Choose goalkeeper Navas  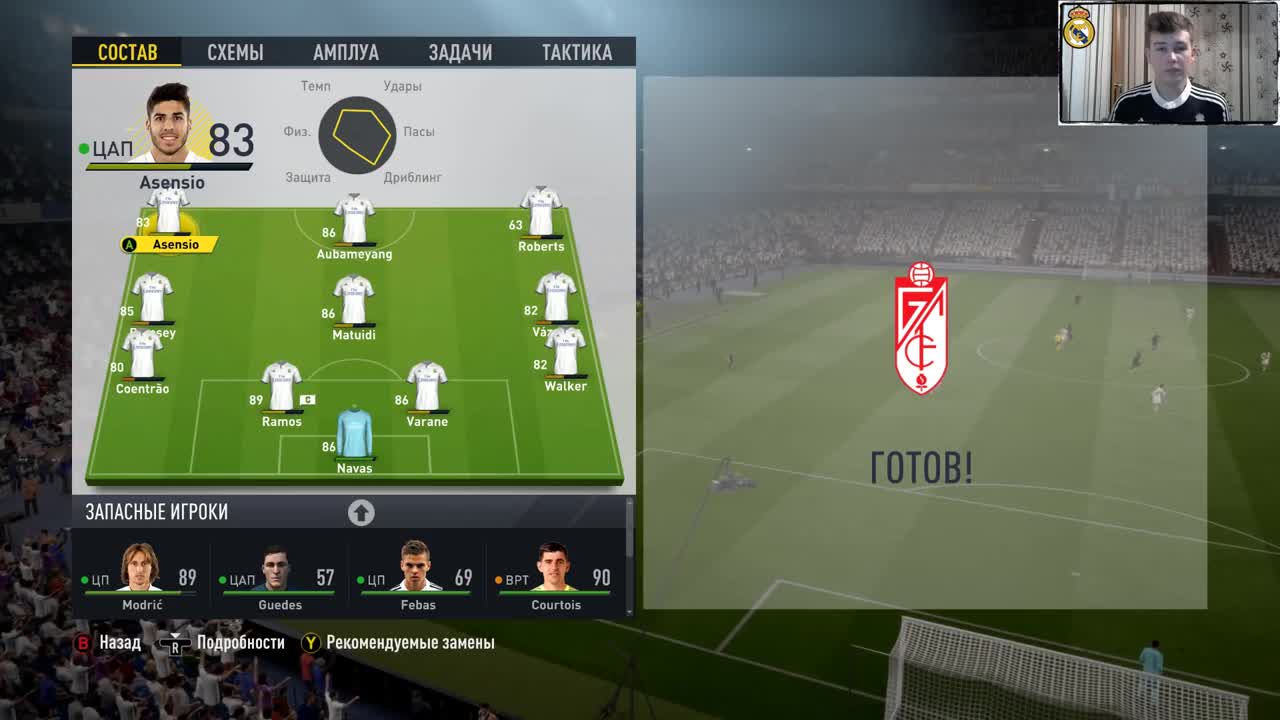[x=354, y=433]
